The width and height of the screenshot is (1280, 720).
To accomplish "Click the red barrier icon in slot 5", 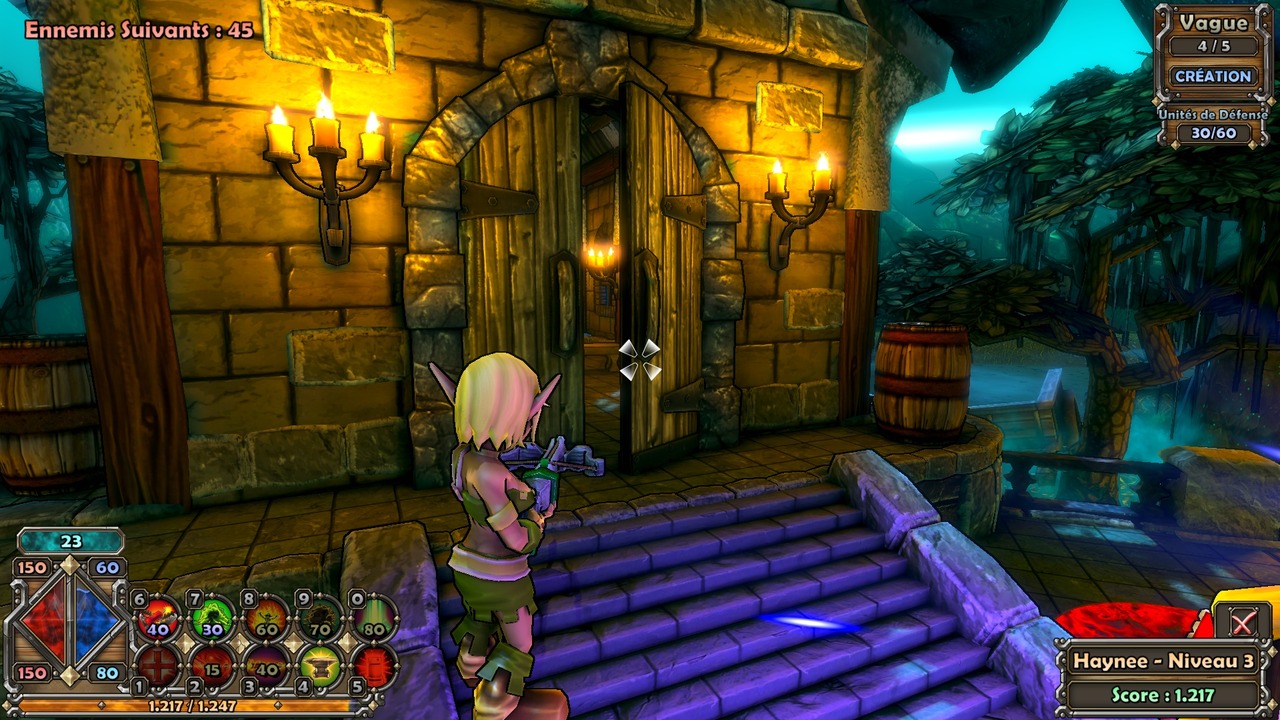I will click(374, 666).
